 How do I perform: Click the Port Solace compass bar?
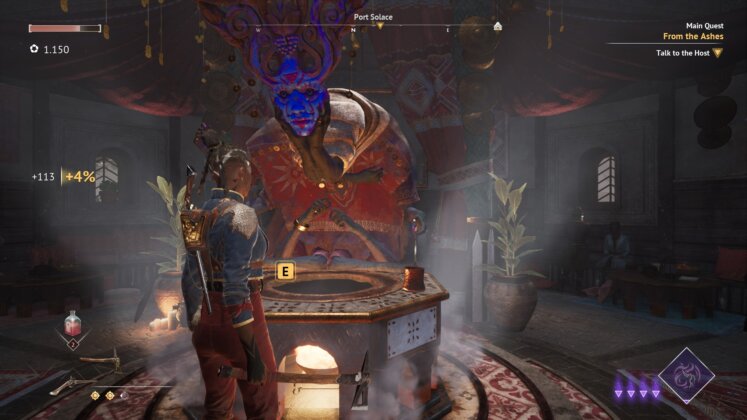(x=374, y=23)
